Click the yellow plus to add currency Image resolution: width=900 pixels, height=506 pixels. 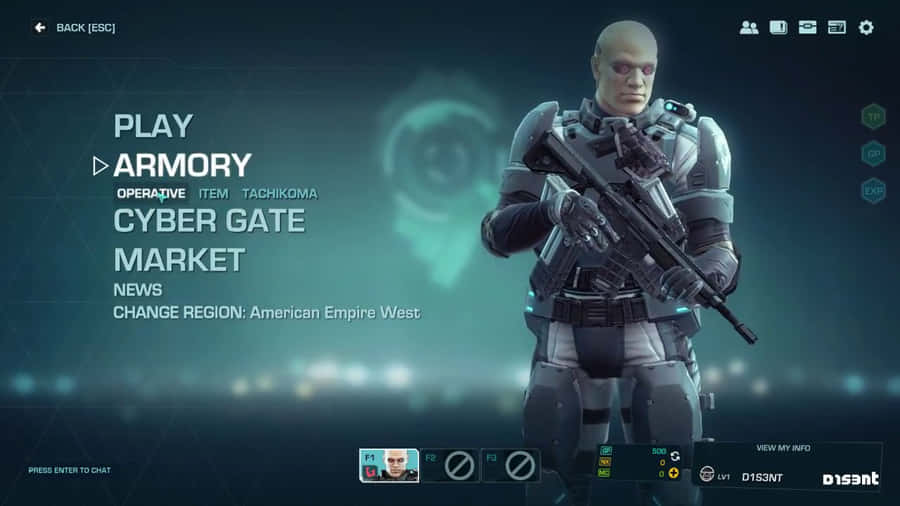[x=674, y=473]
